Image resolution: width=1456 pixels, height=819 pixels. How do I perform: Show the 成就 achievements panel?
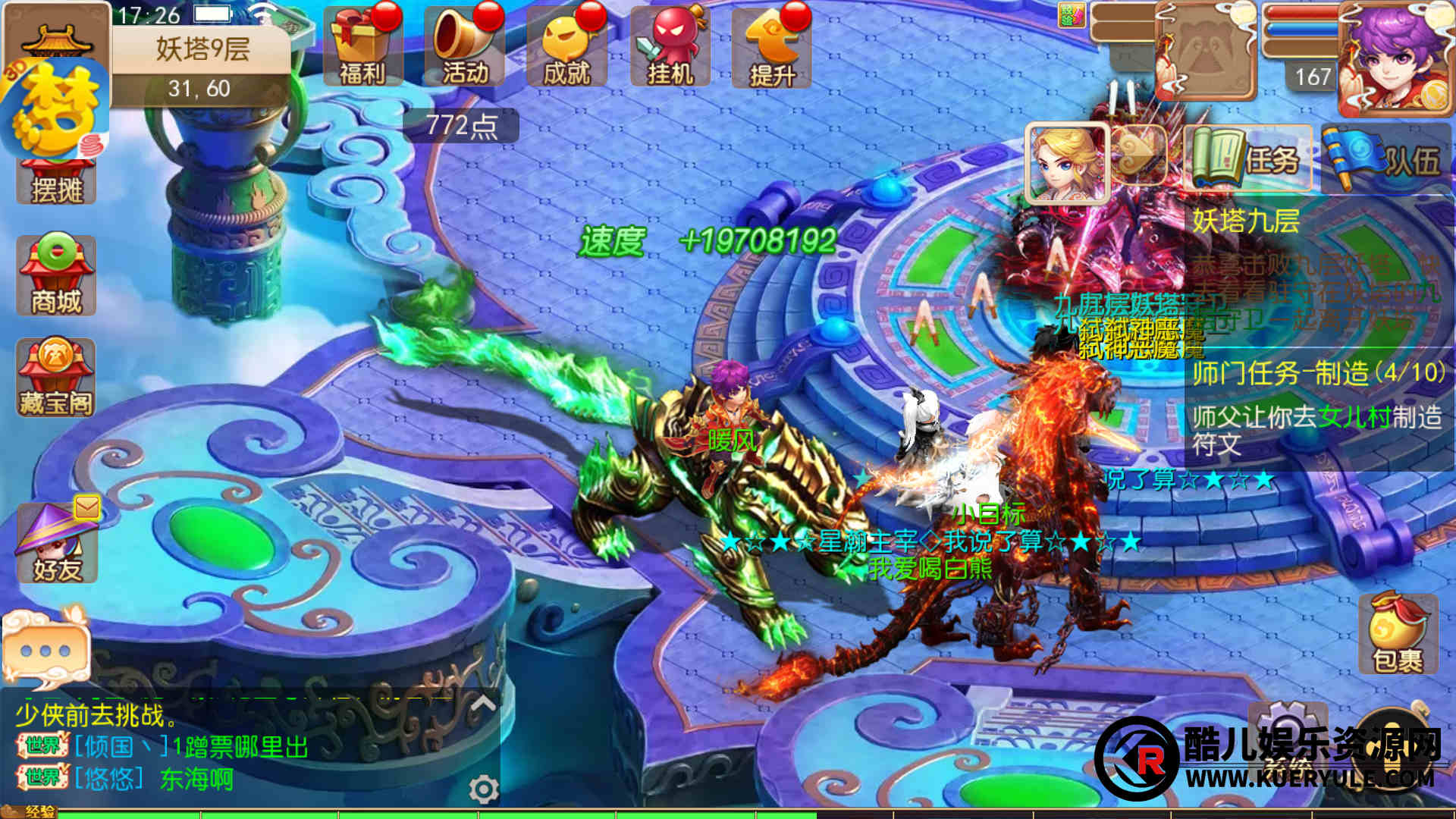point(566,48)
